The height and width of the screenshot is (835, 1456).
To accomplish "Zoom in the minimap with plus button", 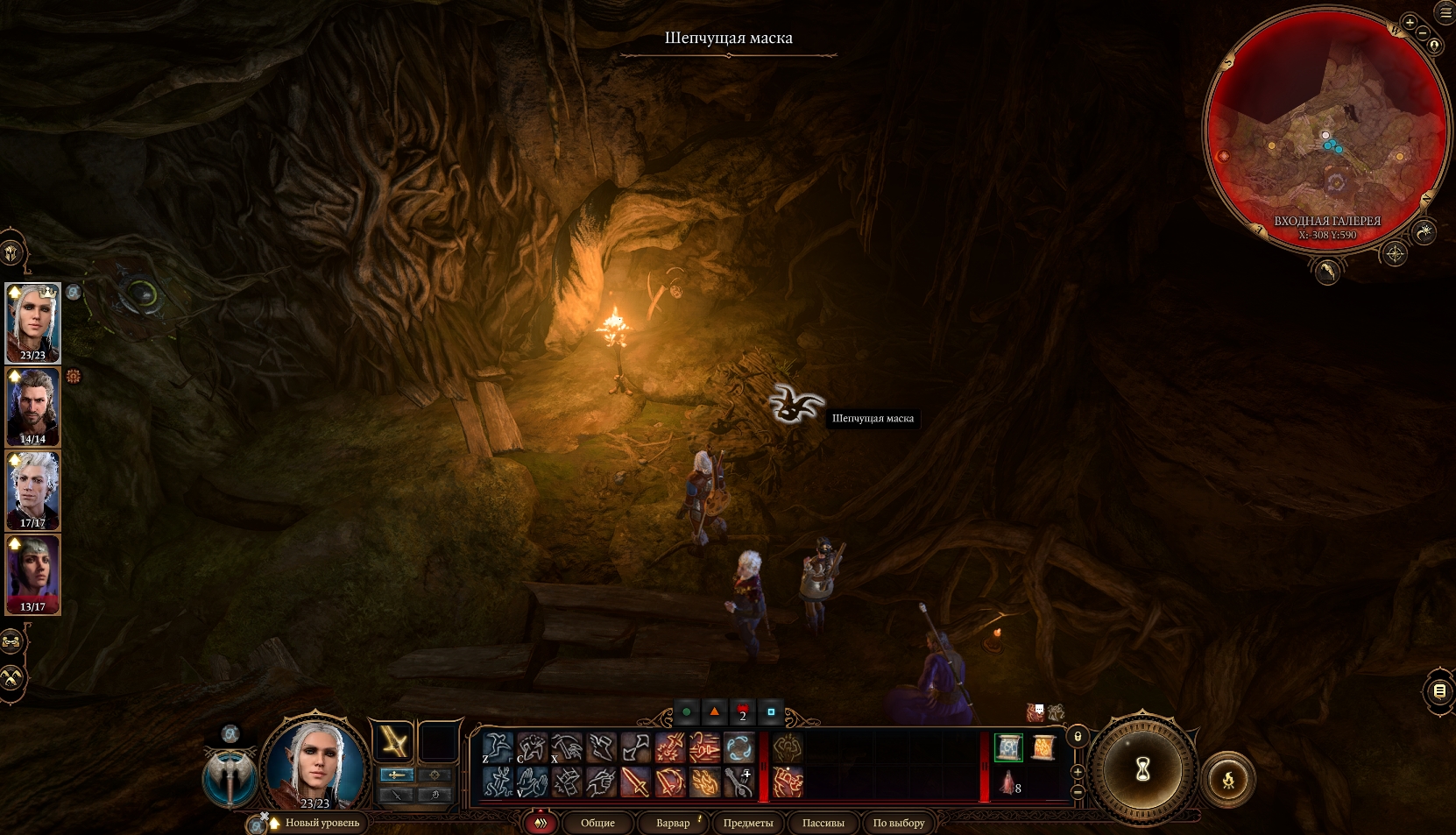I will click(1410, 23).
